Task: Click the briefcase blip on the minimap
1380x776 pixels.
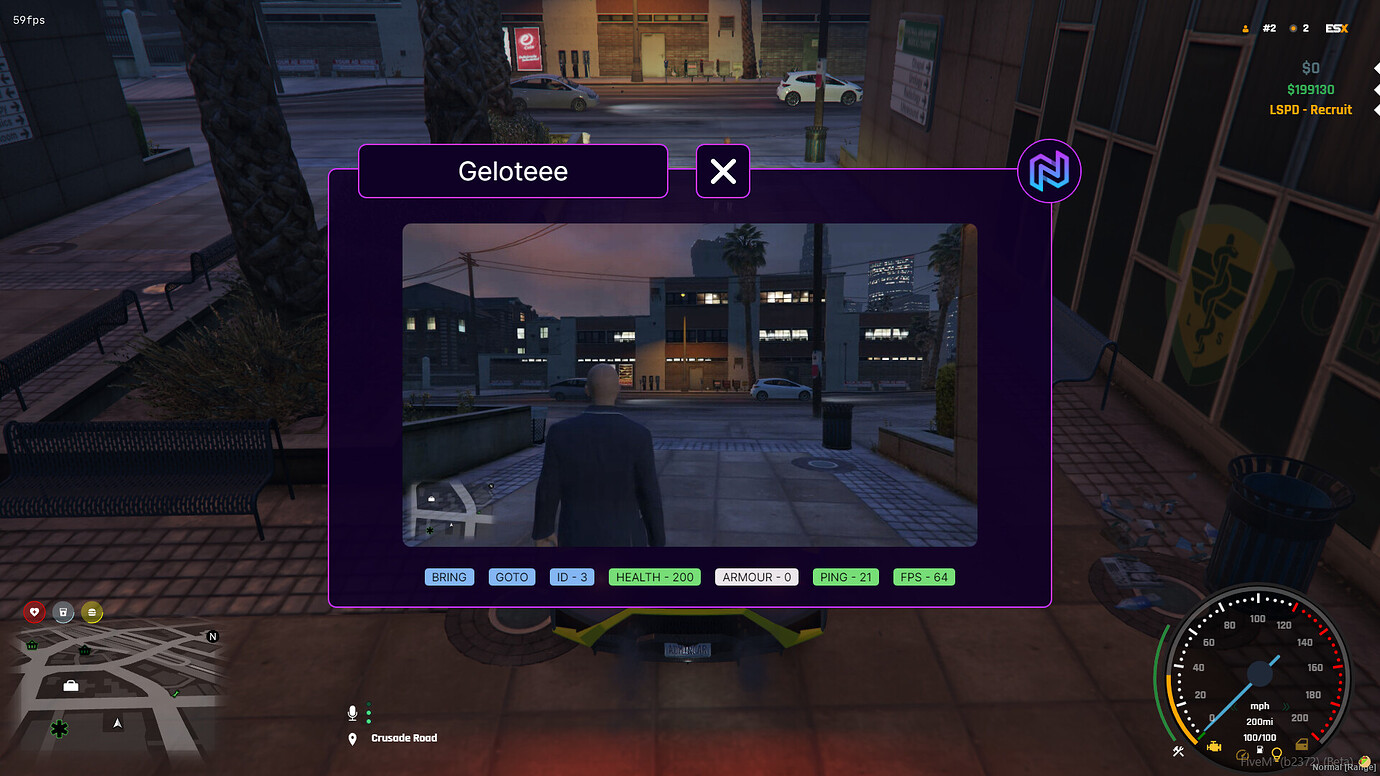Action: 71,686
